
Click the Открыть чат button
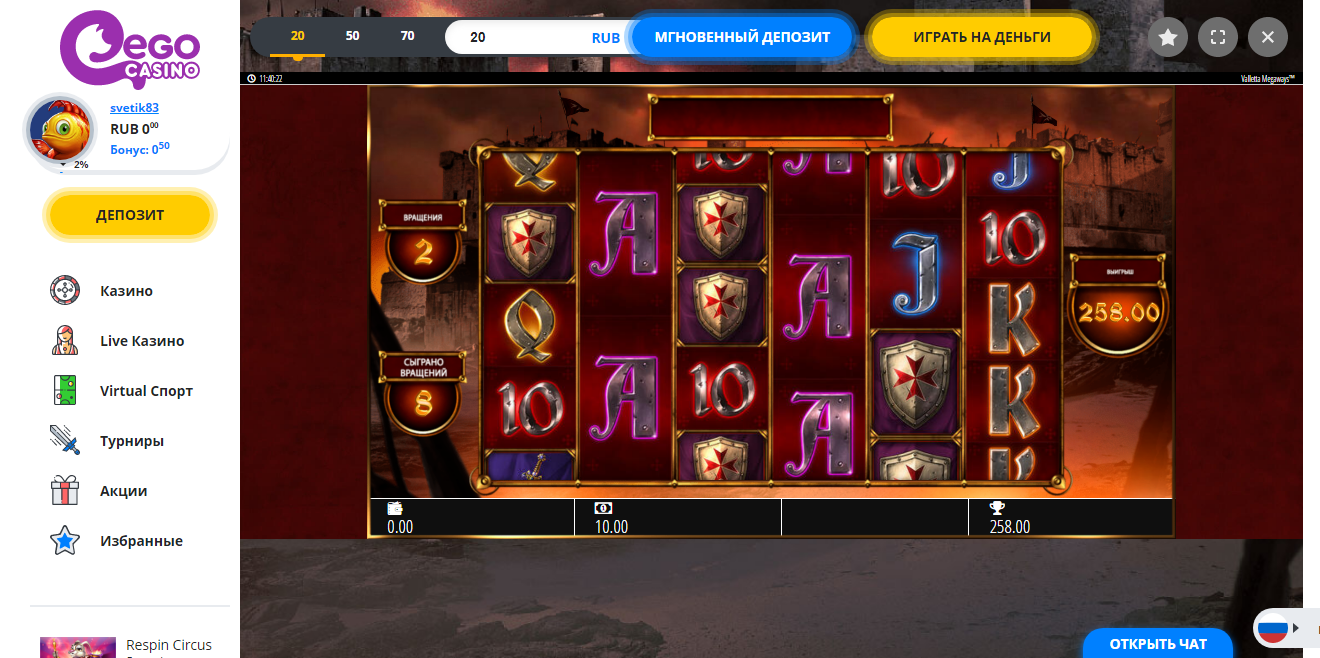tap(1157, 643)
